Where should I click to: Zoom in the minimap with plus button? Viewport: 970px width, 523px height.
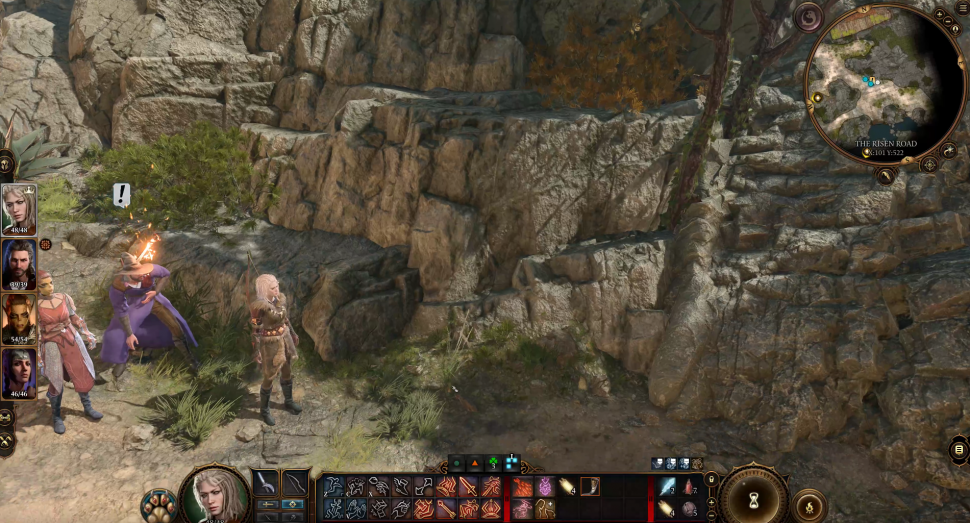(x=938, y=15)
